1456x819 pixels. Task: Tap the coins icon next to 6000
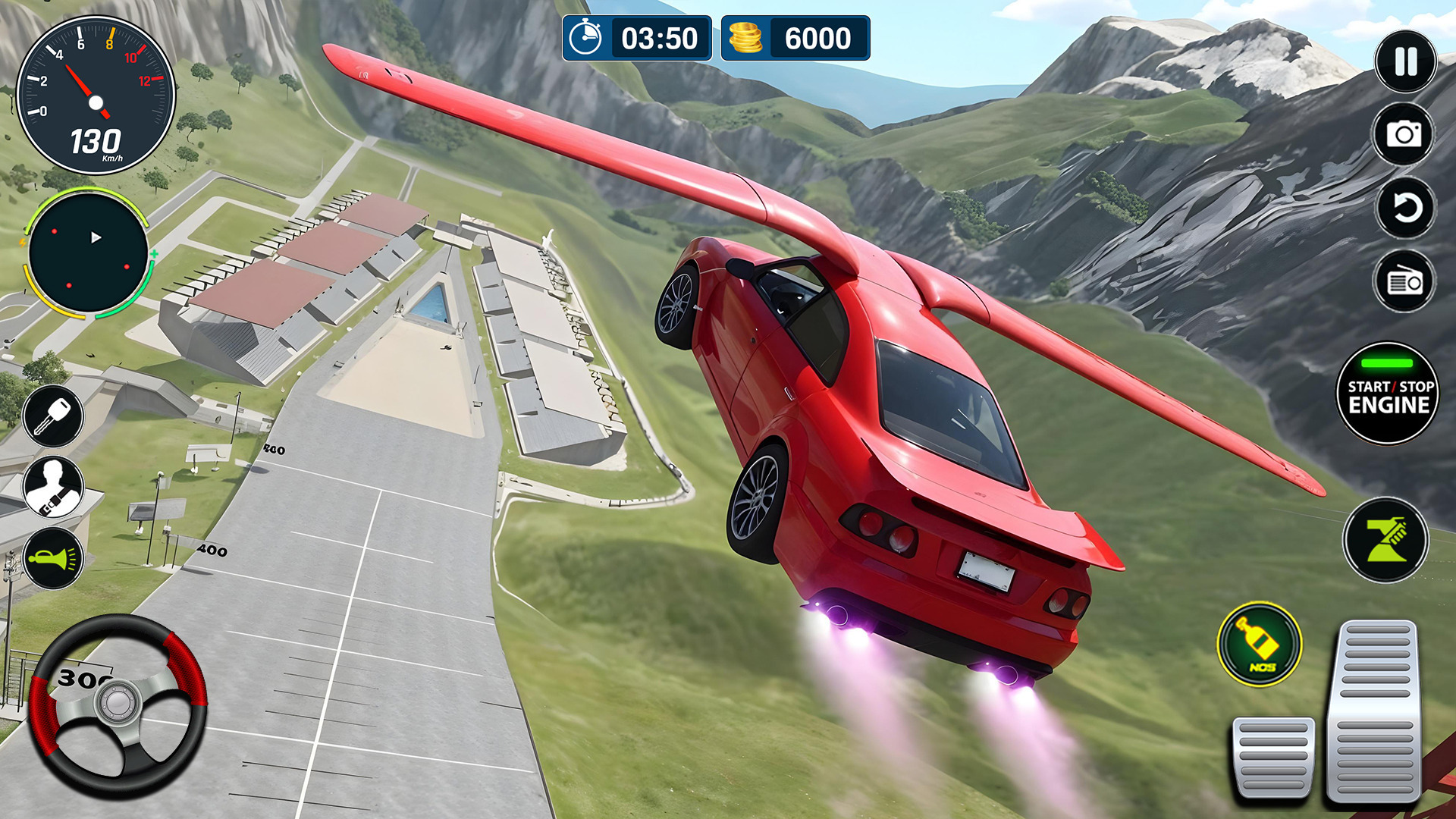click(x=747, y=38)
